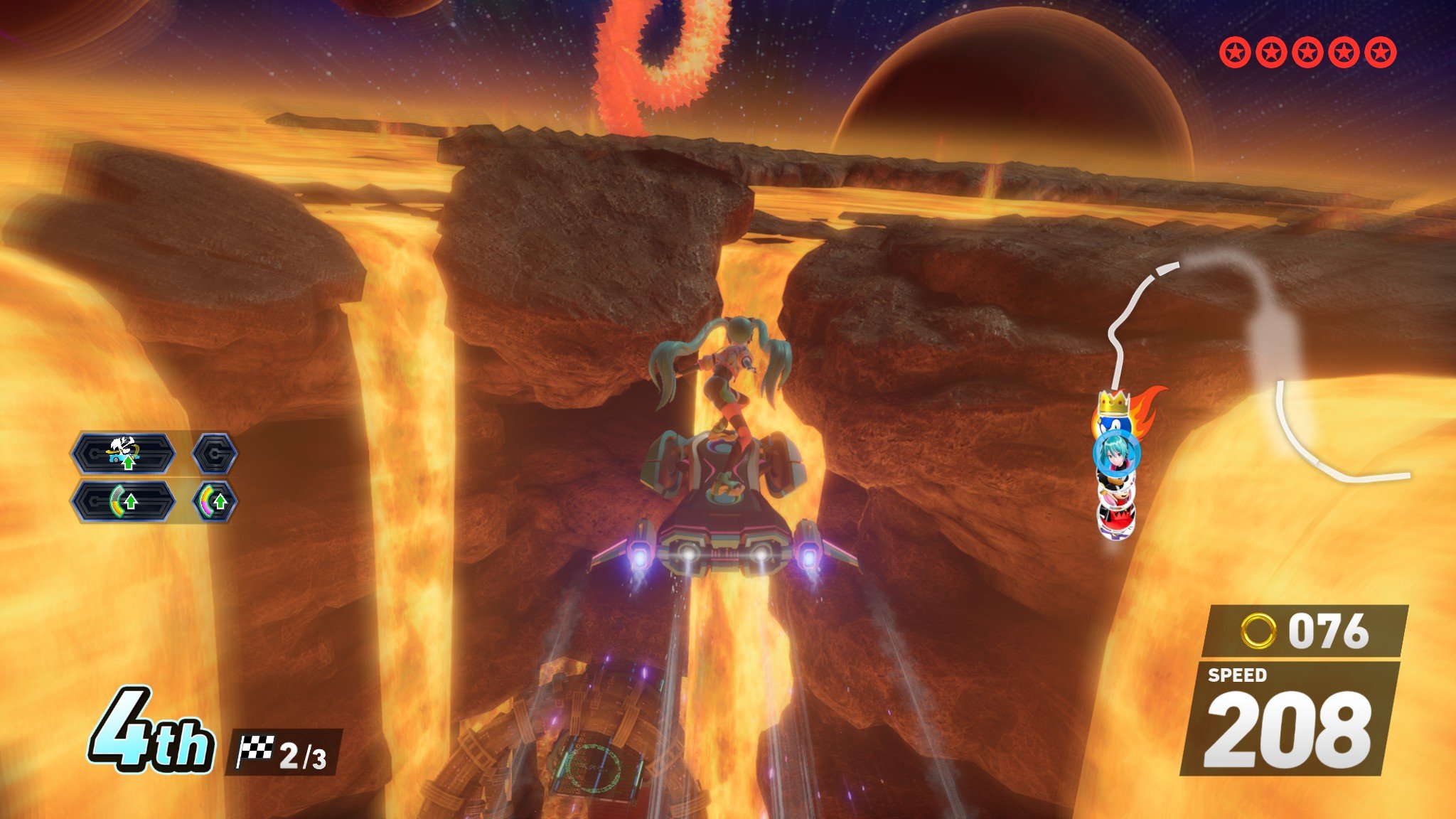
Task: Select the empty hexagonal gadget slot
Action: [x=214, y=453]
